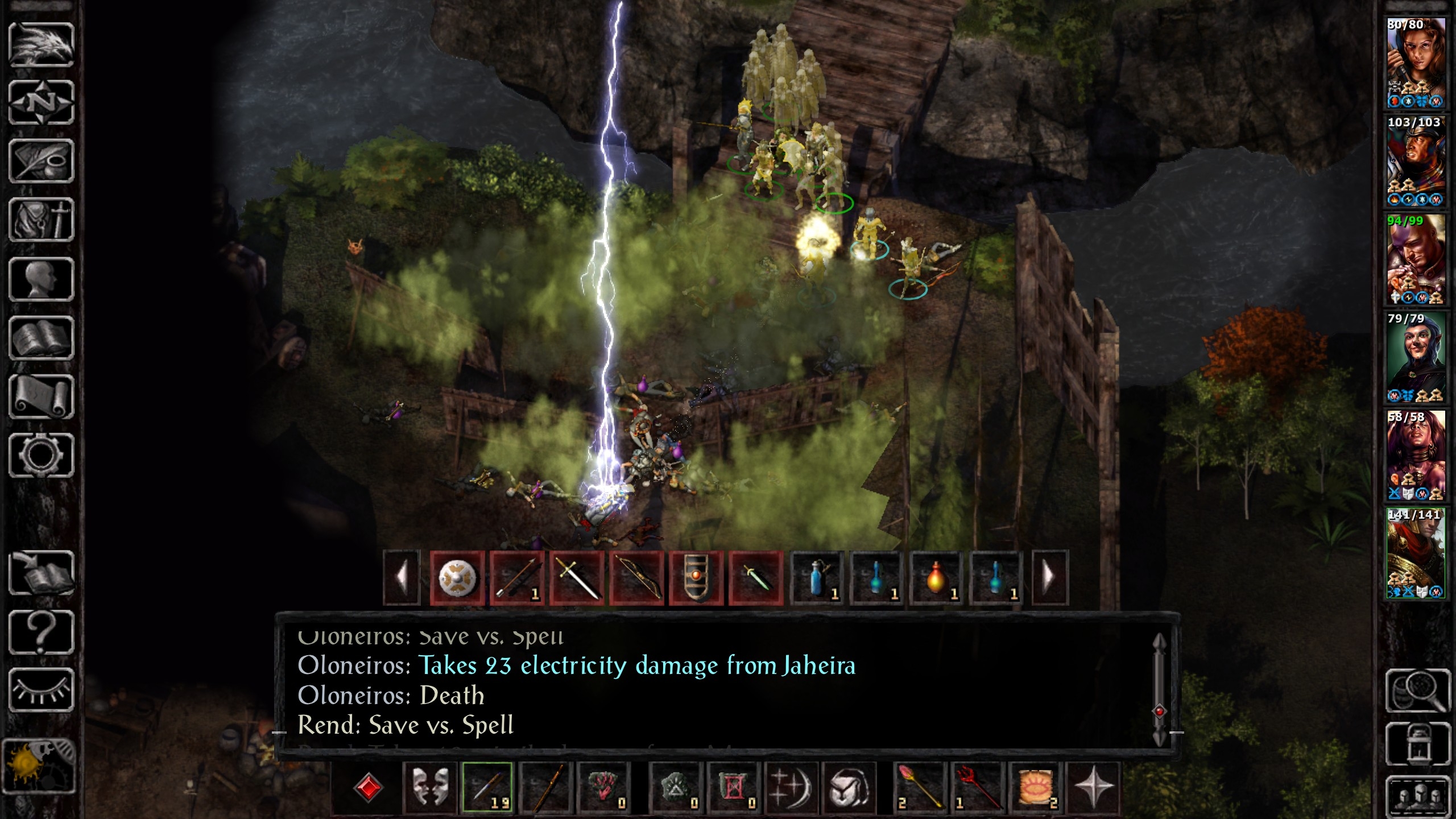
Task: Open the area map with the compass button
Action: tap(41, 102)
